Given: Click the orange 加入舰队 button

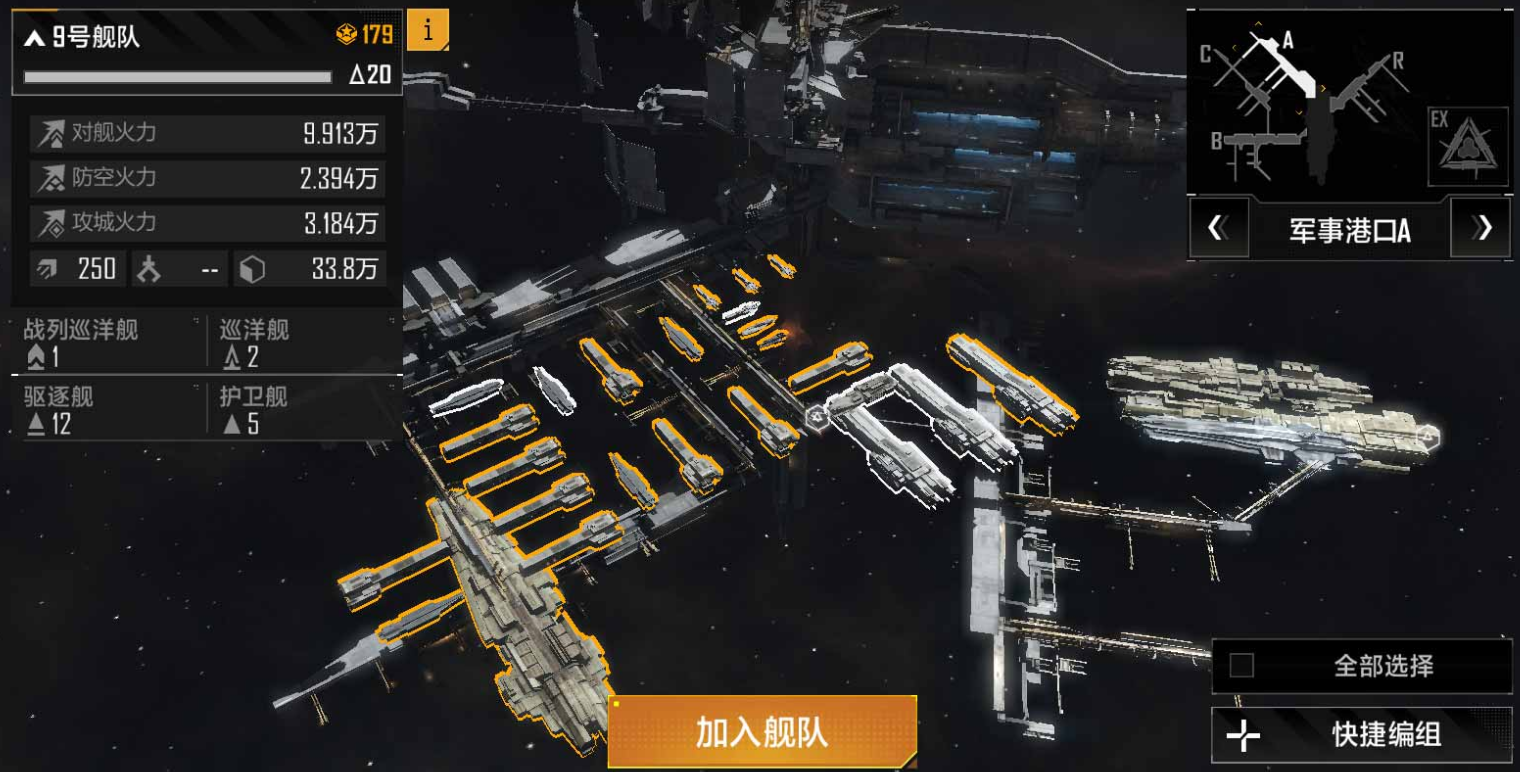Looking at the screenshot, I should pos(762,732).
